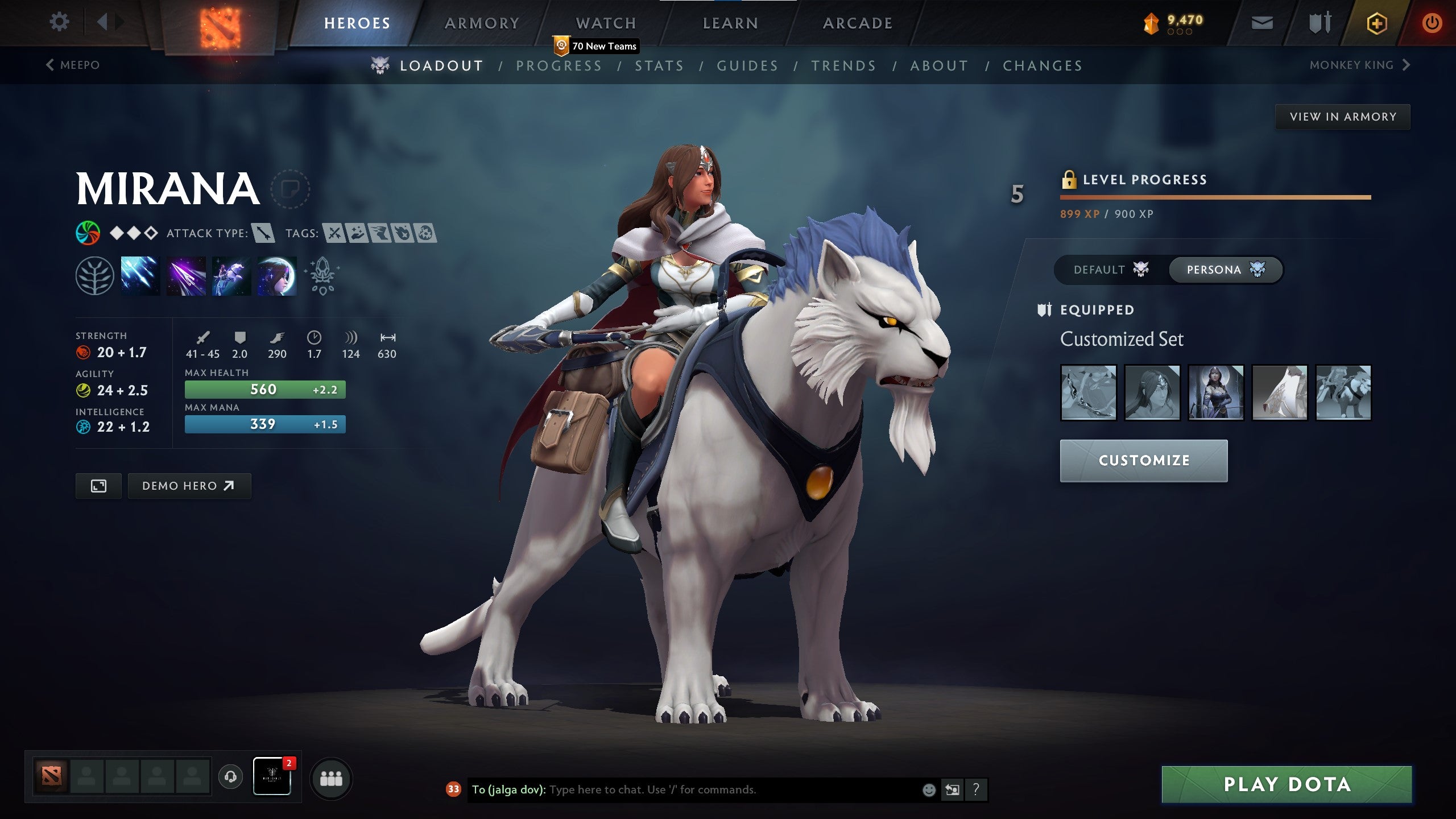Select the Starstorm ability icon

(x=139, y=277)
